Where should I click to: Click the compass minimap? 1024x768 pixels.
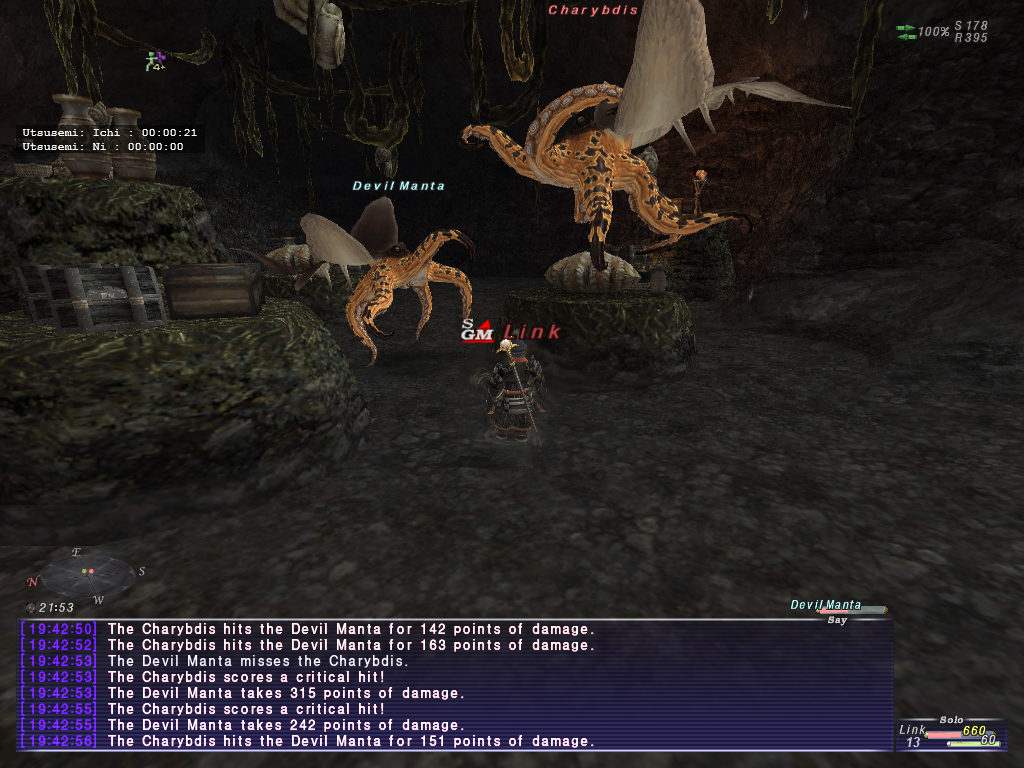(87, 572)
